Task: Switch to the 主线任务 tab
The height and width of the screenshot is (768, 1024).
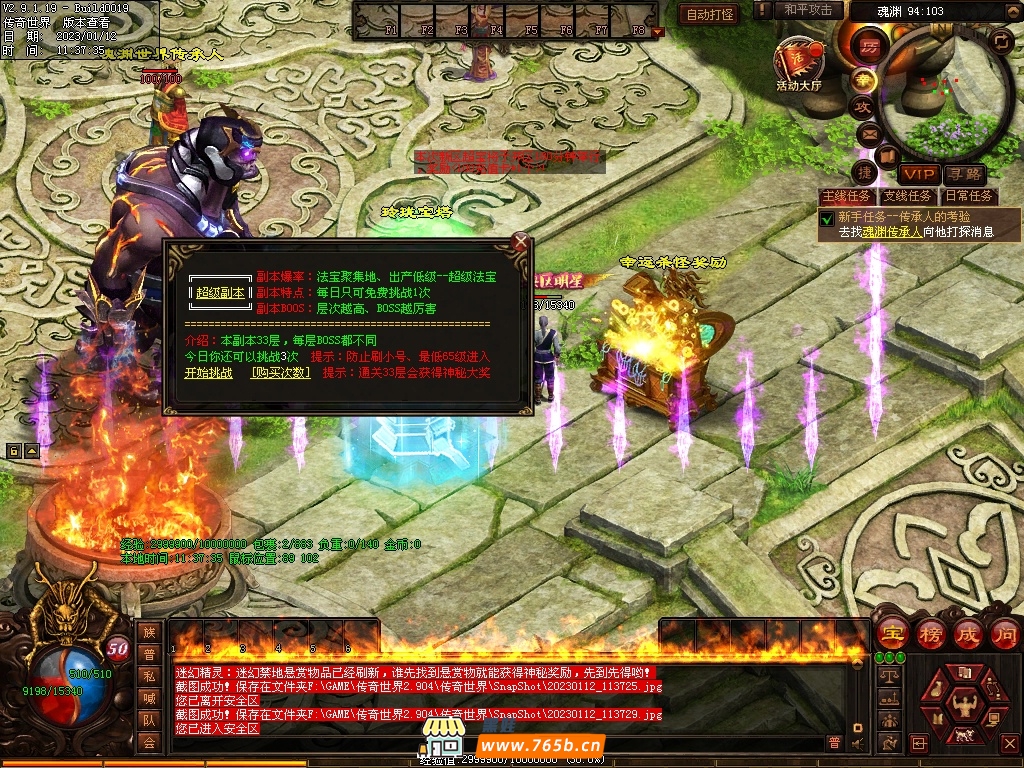Action: point(847,196)
